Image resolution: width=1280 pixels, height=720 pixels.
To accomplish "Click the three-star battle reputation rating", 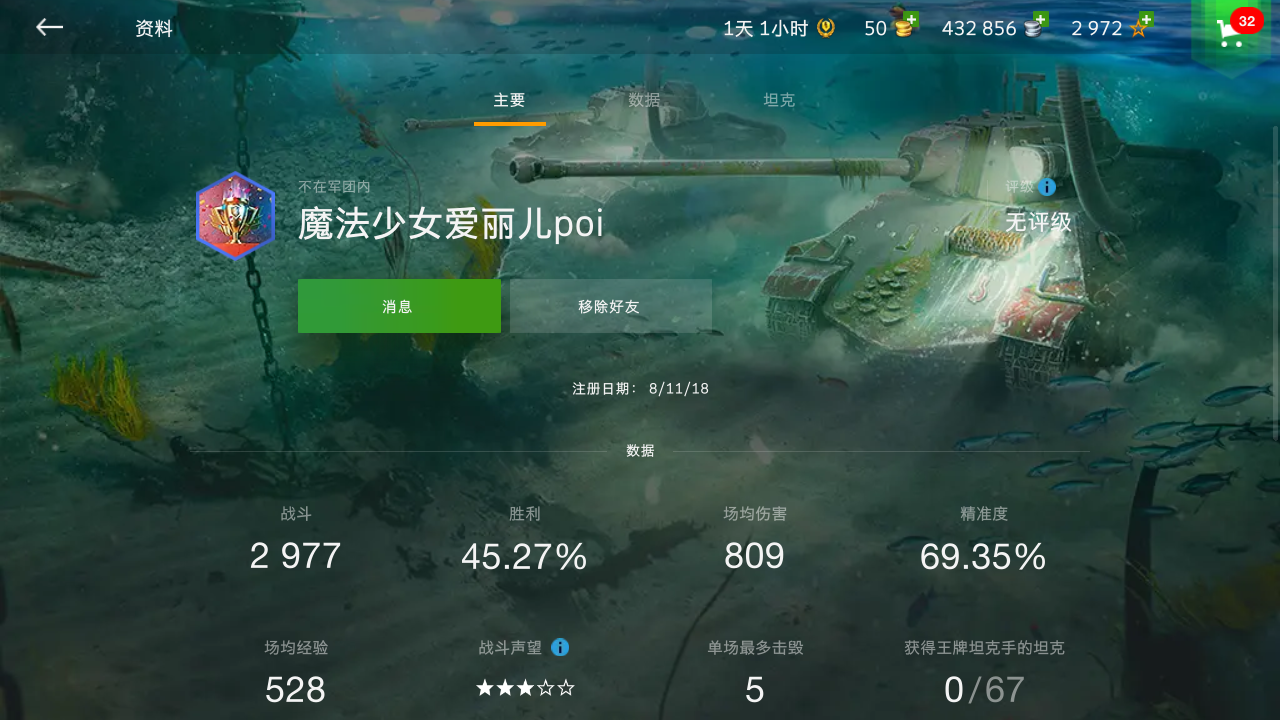I will (x=525, y=689).
